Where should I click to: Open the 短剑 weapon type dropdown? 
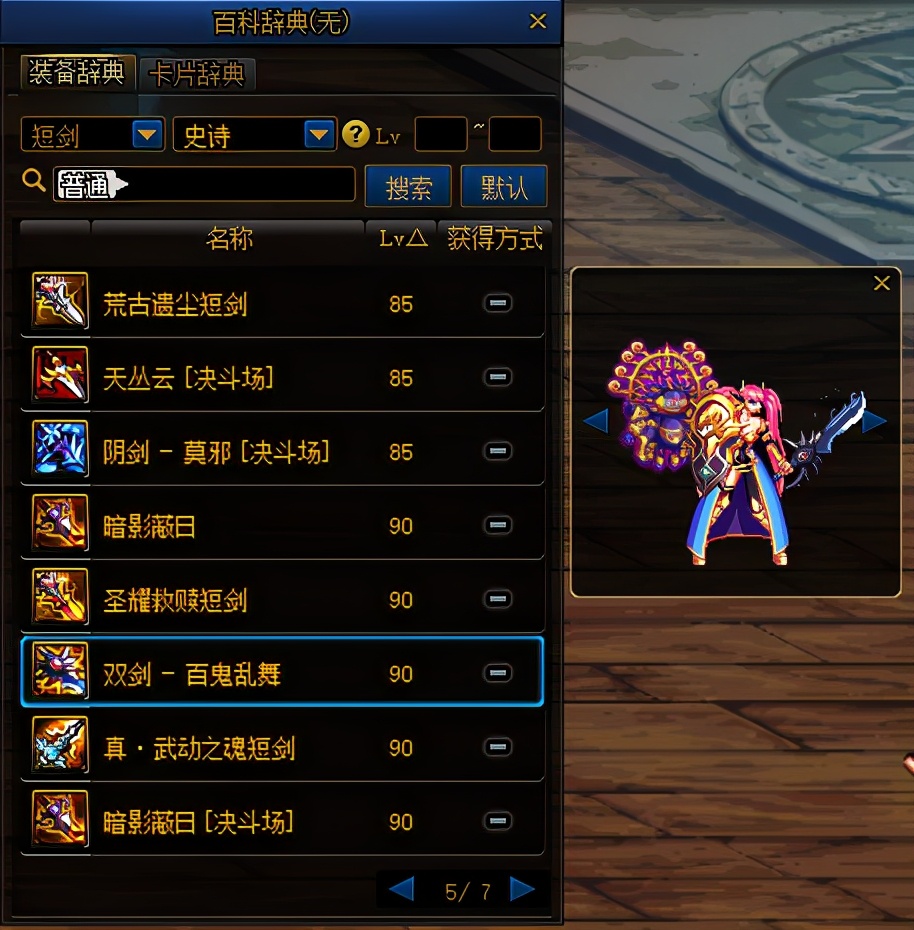click(148, 134)
